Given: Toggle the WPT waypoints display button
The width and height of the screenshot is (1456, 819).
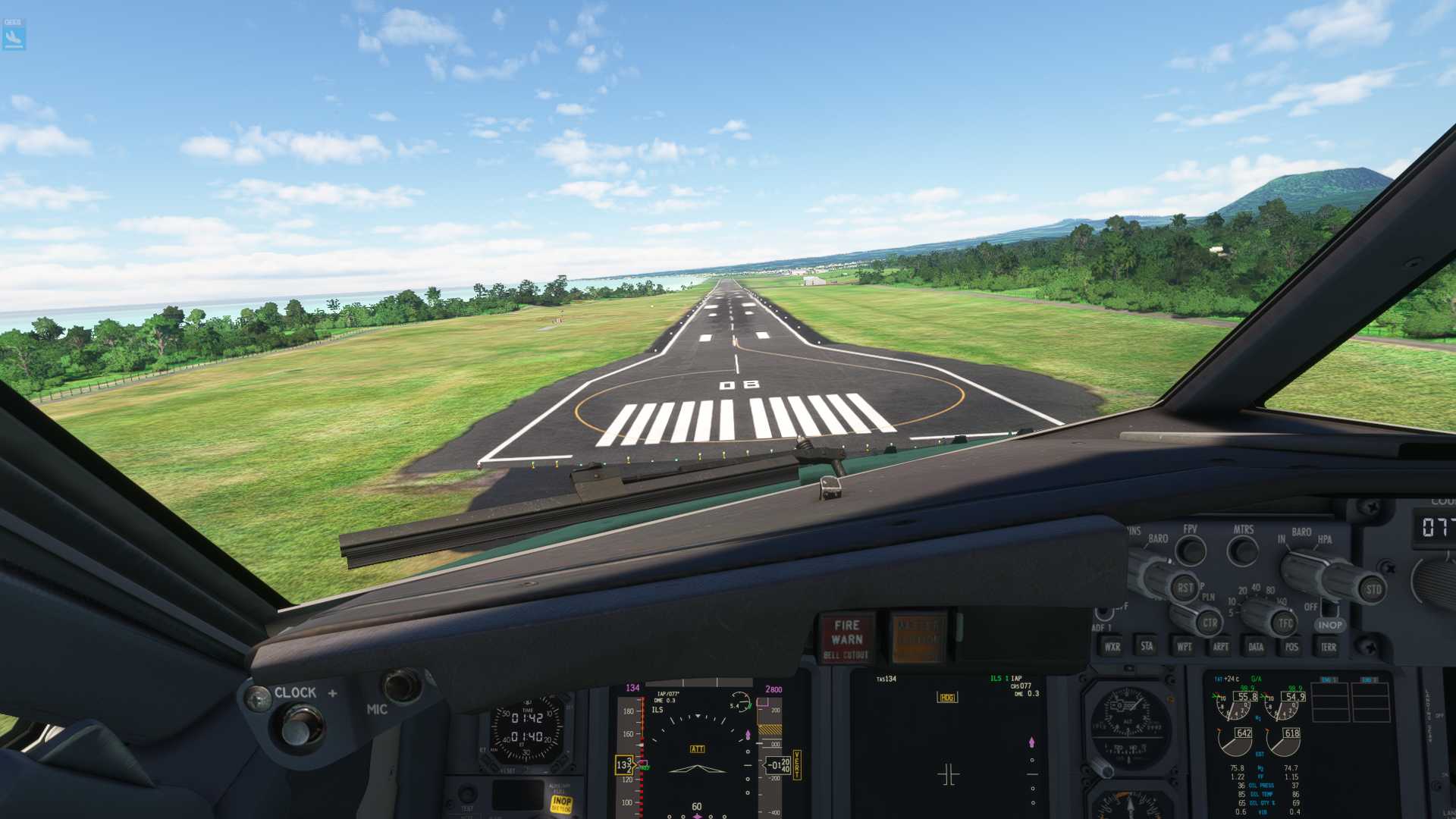Looking at the screenshot, I should point(1184,647).
